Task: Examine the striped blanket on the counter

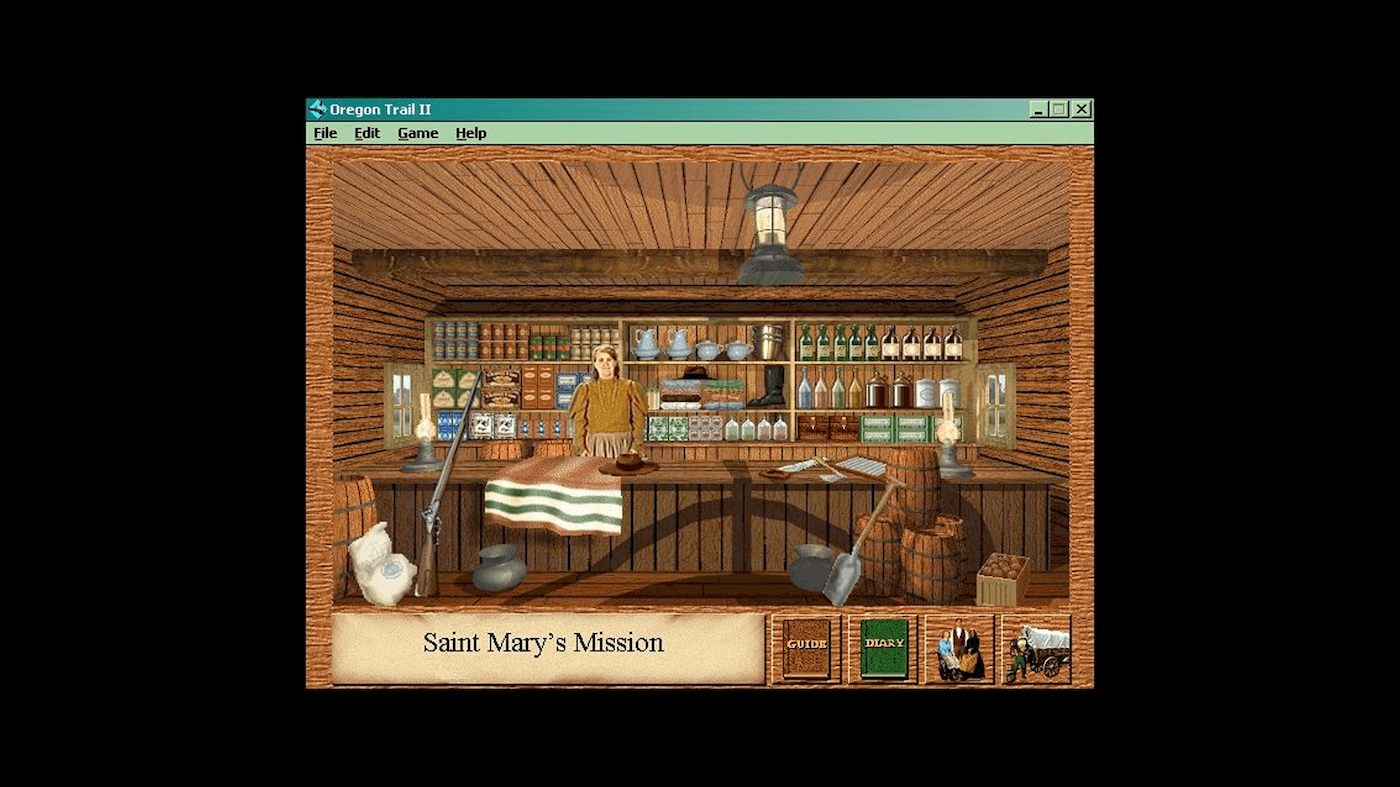Action: coord(555,500)
